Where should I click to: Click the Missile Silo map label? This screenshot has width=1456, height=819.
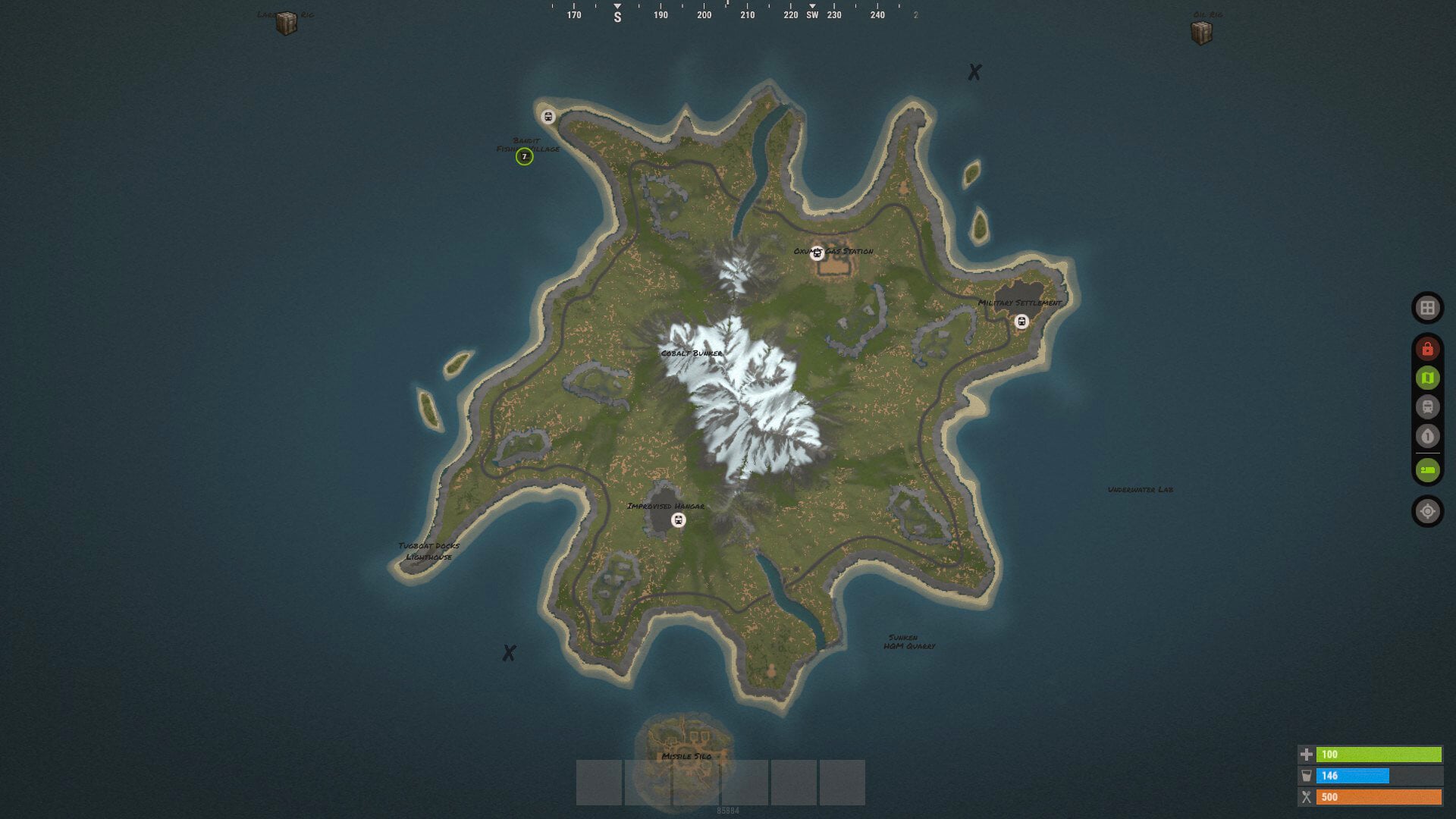coord(686,756)
